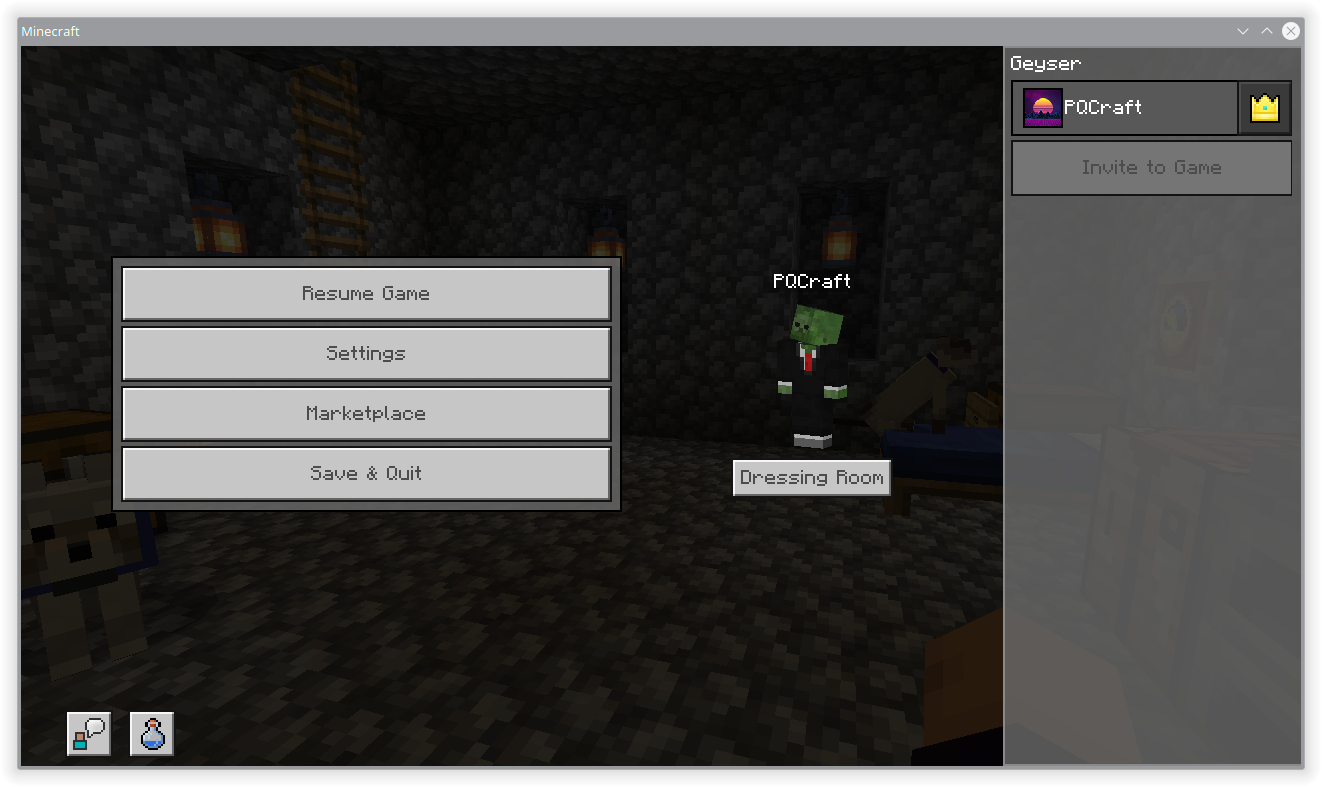
Task: Click the Invite to Game button
Action: tap(1151, 167)
